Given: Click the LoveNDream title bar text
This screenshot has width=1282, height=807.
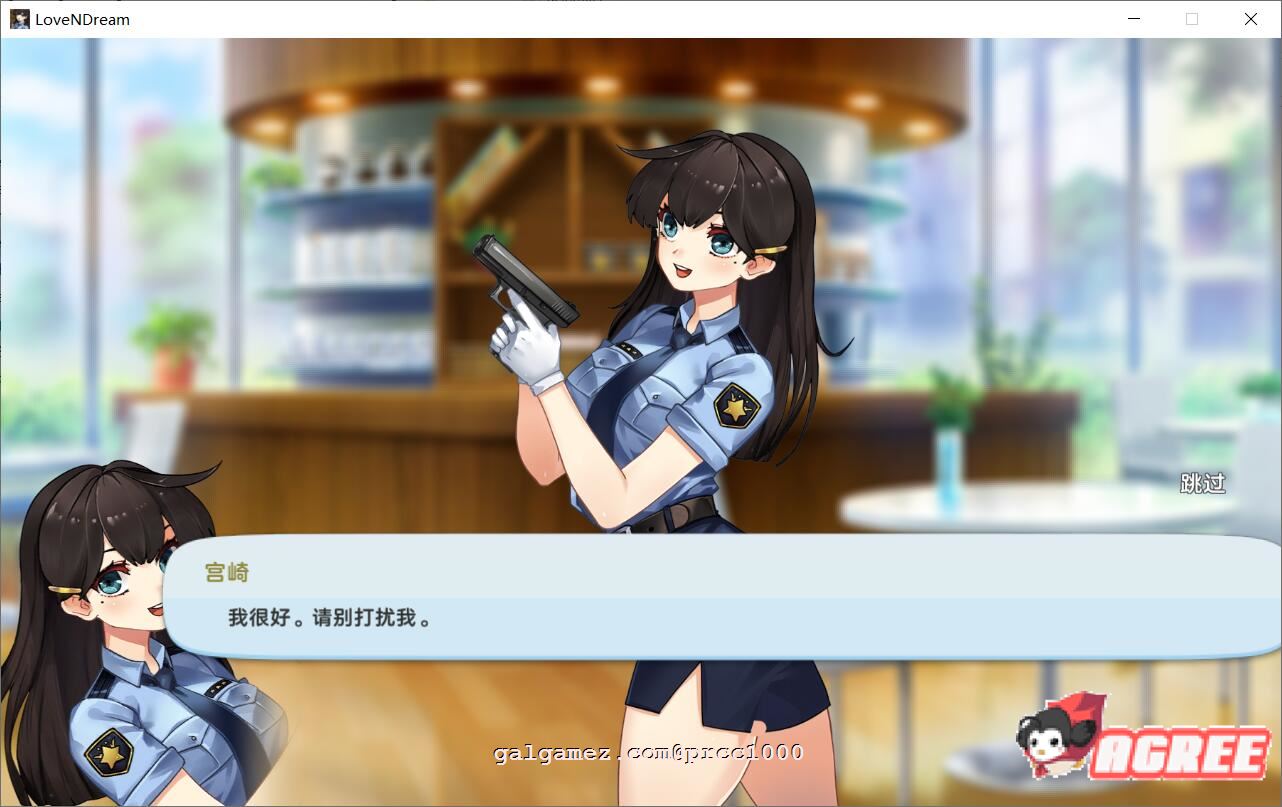Looking at the screenshot, I should click(84, 19).
